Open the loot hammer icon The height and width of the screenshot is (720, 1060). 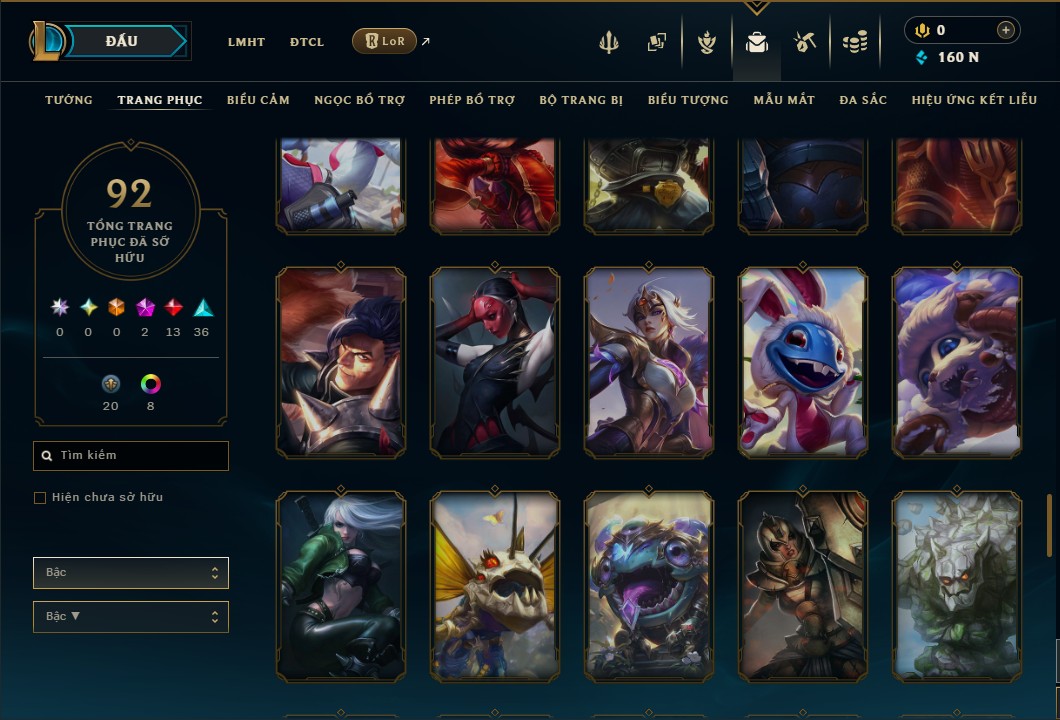point(805,42)
